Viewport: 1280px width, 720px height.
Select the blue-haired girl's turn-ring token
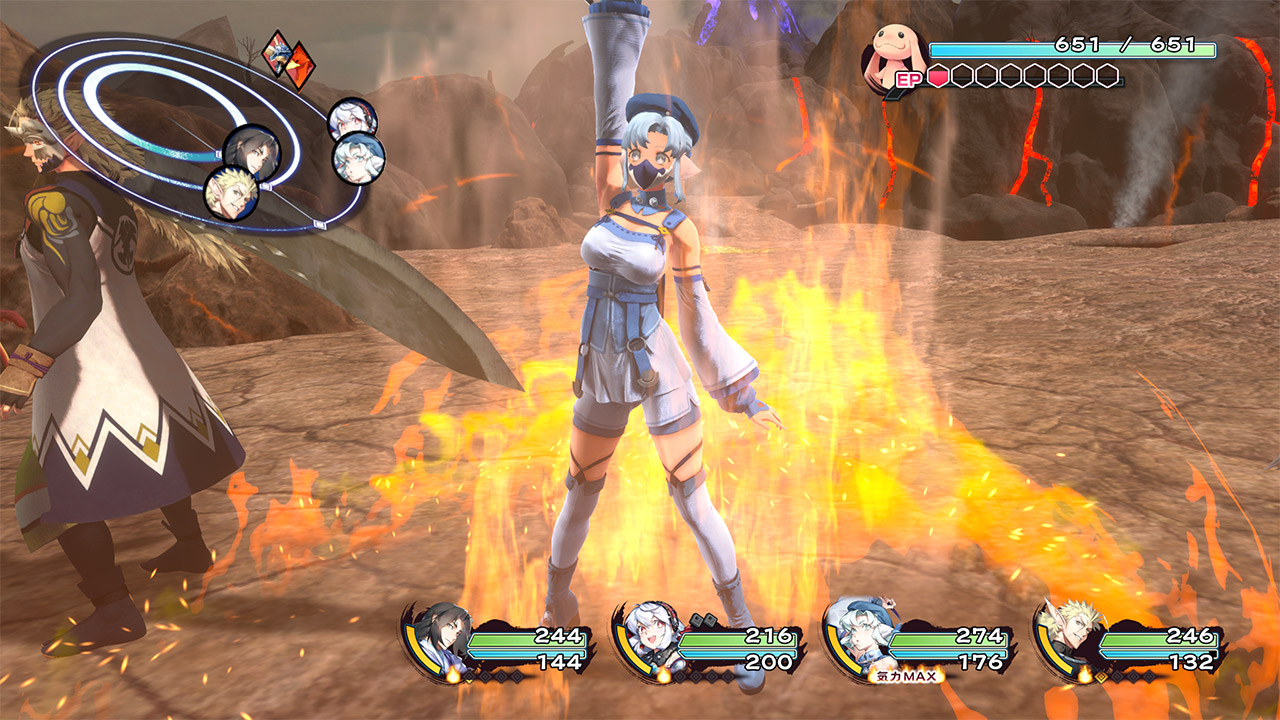(358, 158)
